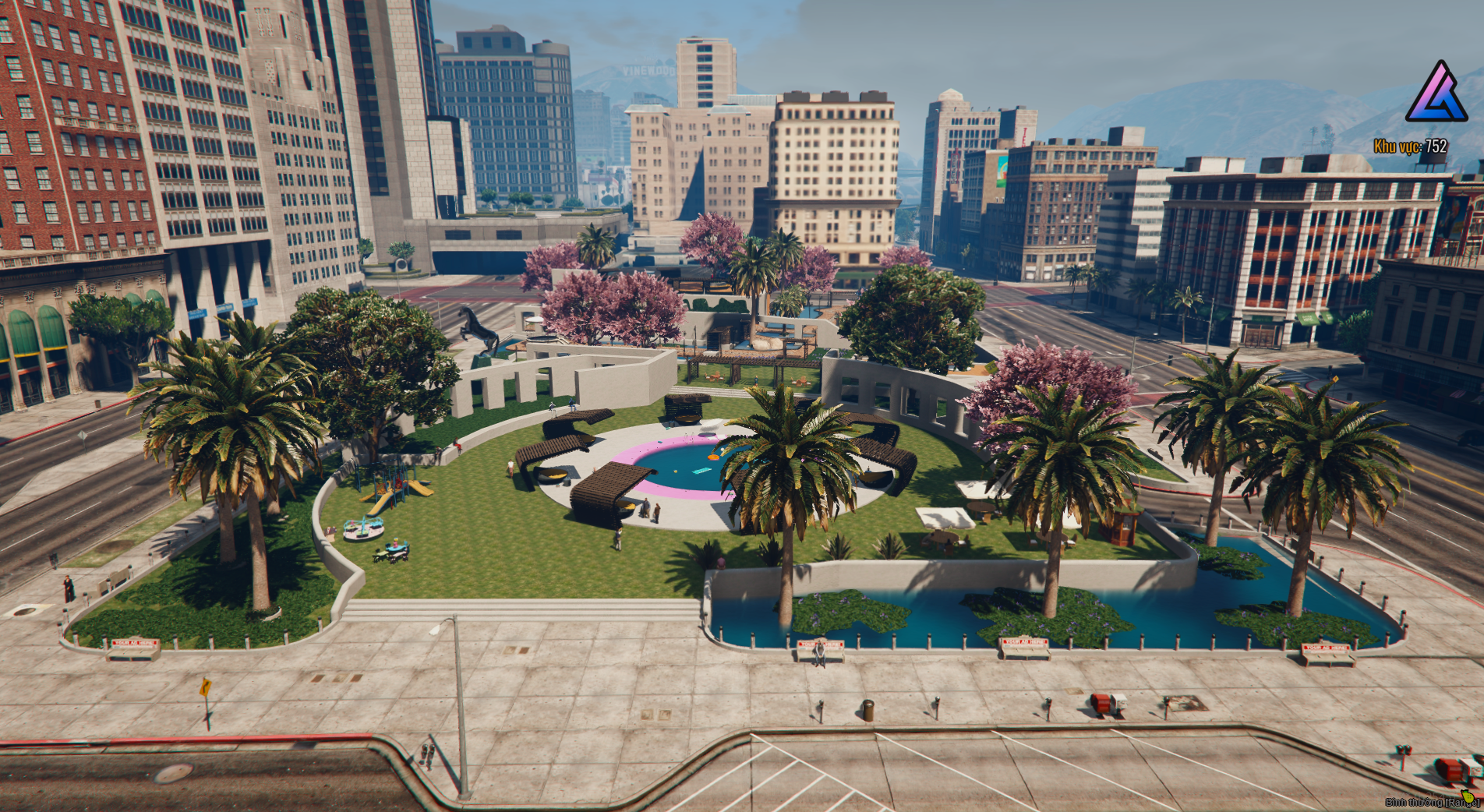This screenshot has height=812, width=1484.
Task: Click the triangular server logo icon
Action: [x=1436, y=94]
